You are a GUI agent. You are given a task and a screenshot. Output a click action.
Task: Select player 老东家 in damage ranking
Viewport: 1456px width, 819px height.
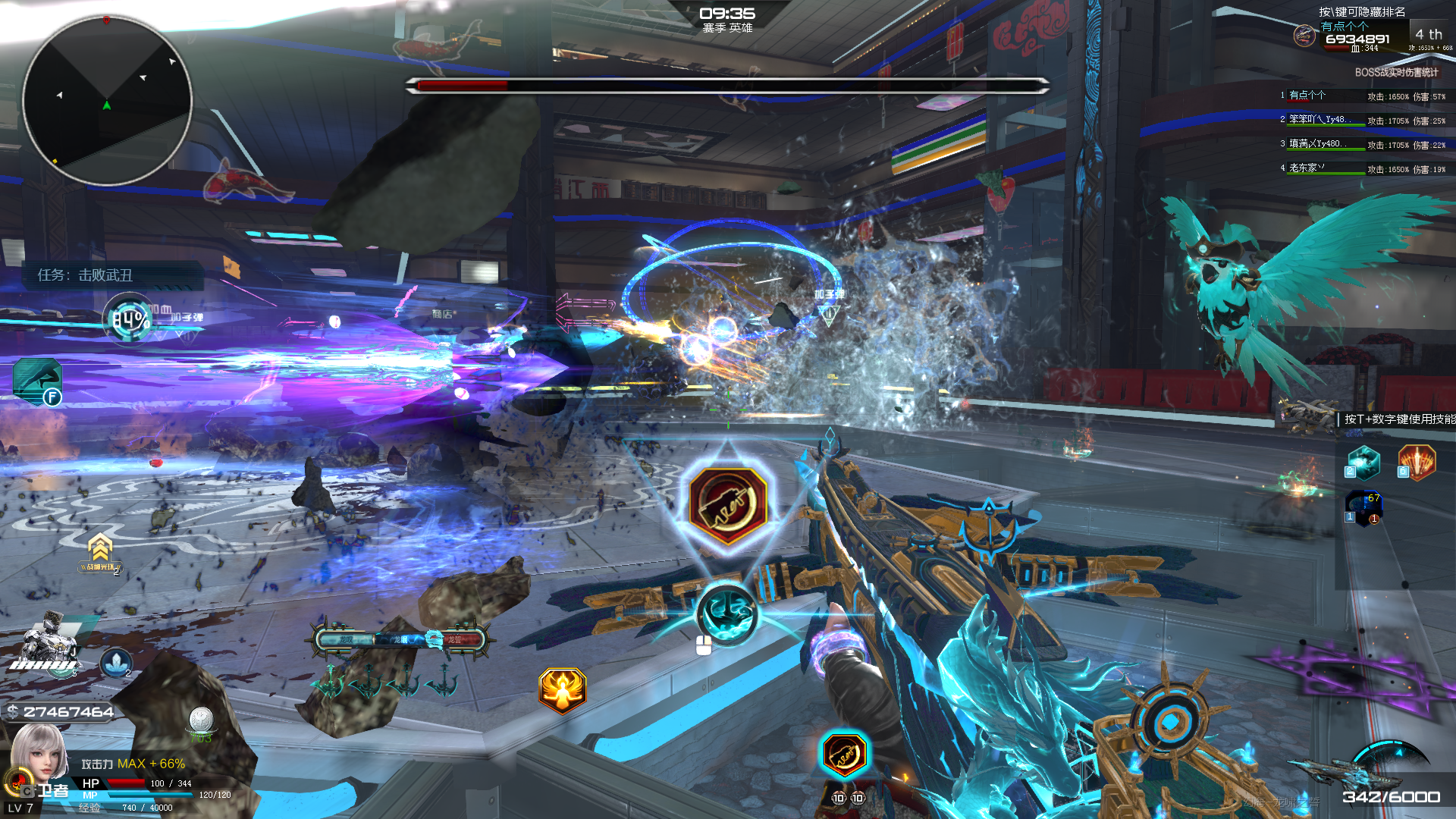[x=1306, y=168]
